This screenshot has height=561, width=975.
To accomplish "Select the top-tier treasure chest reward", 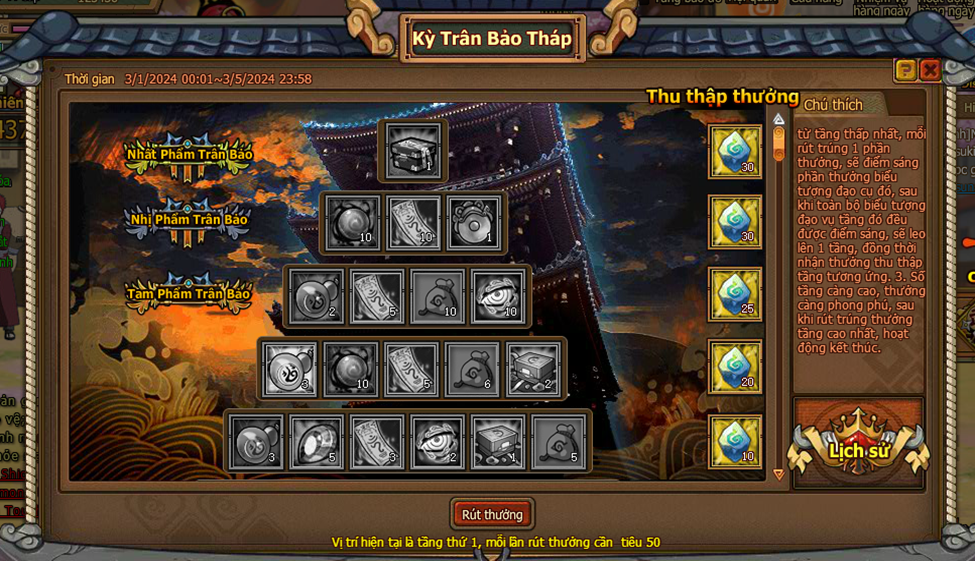I will (413, 151).
